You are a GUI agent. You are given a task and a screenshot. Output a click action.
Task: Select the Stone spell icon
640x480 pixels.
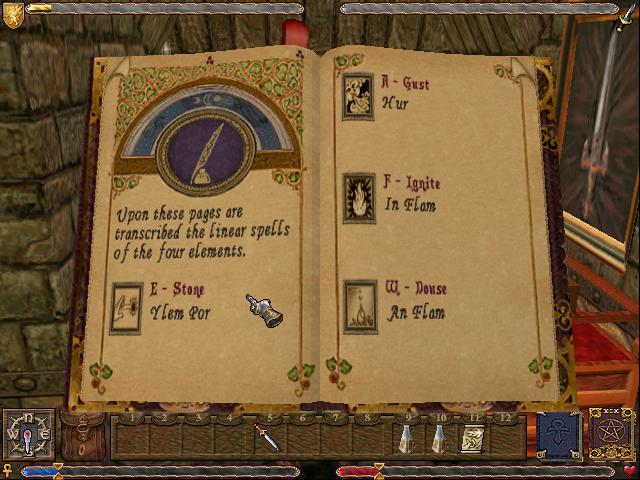coord(126,308)
